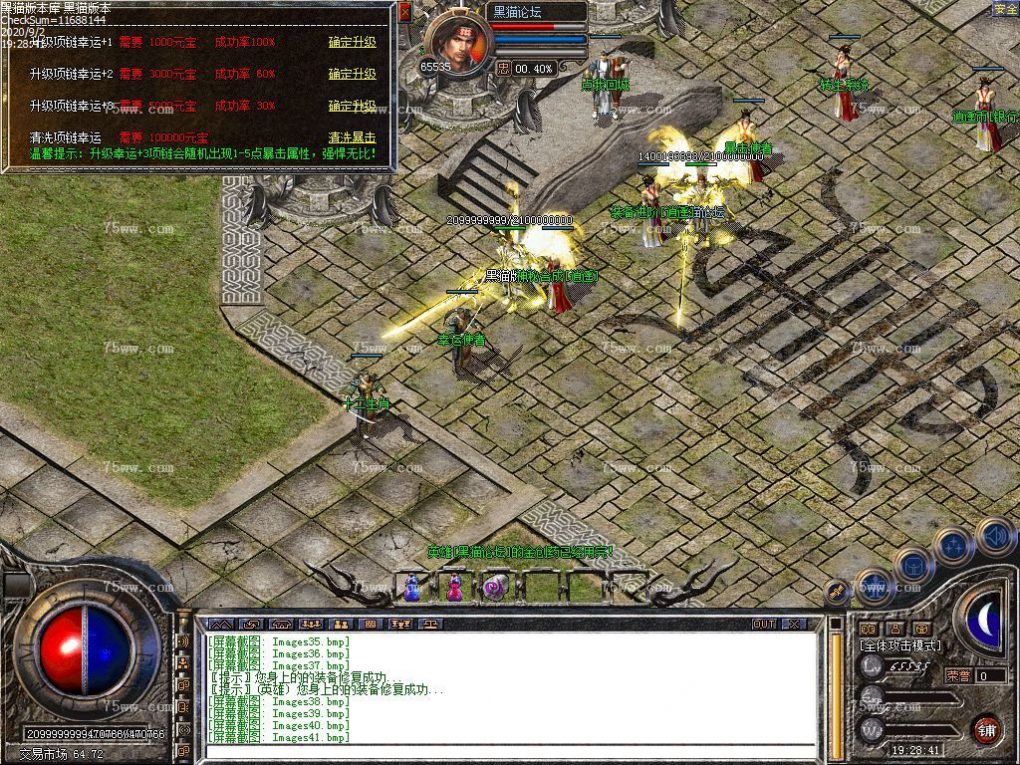Click the hero portrait at top

[x=458, y=44]
